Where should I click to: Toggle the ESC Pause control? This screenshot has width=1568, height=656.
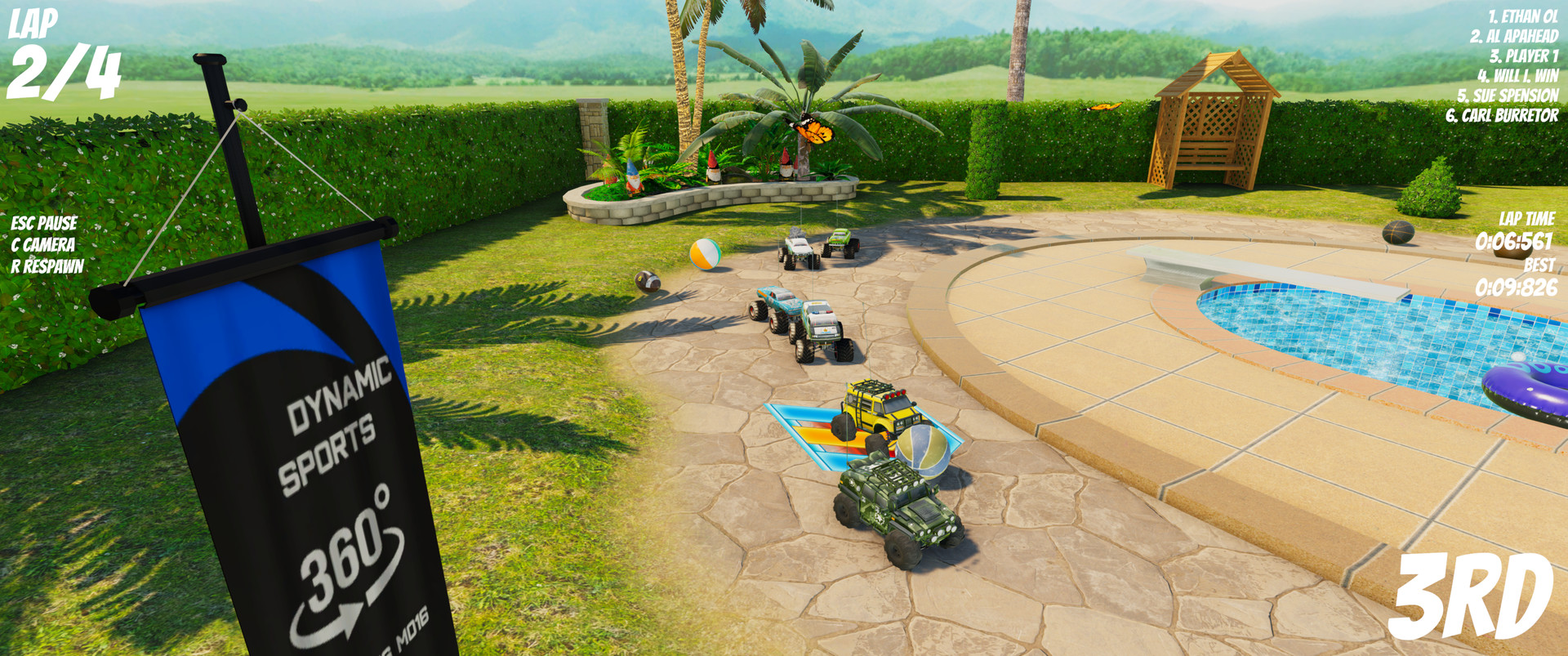pyautogui.click(x=43, y=222)
